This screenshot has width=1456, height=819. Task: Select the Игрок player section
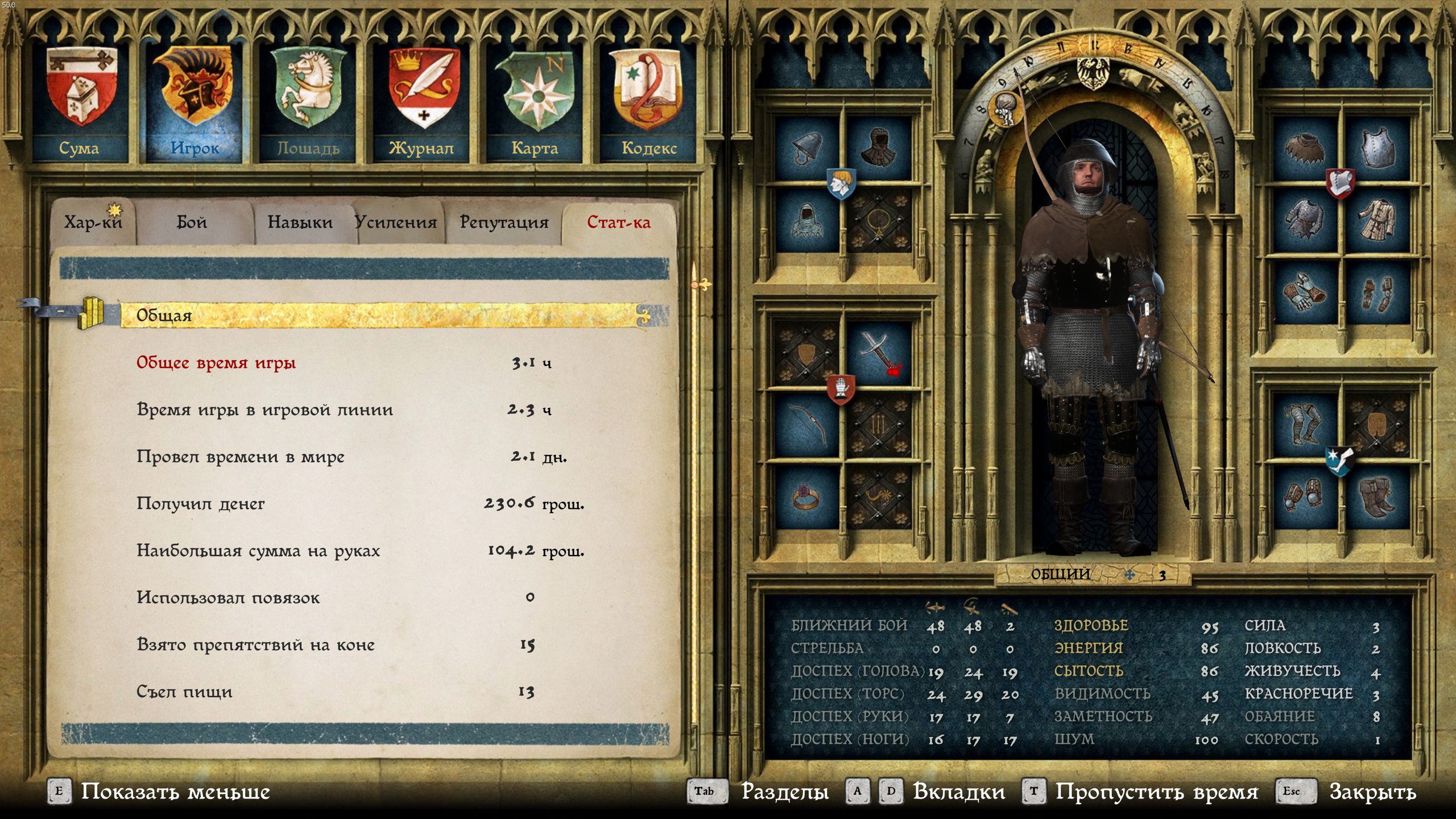[x=194, y=102]
